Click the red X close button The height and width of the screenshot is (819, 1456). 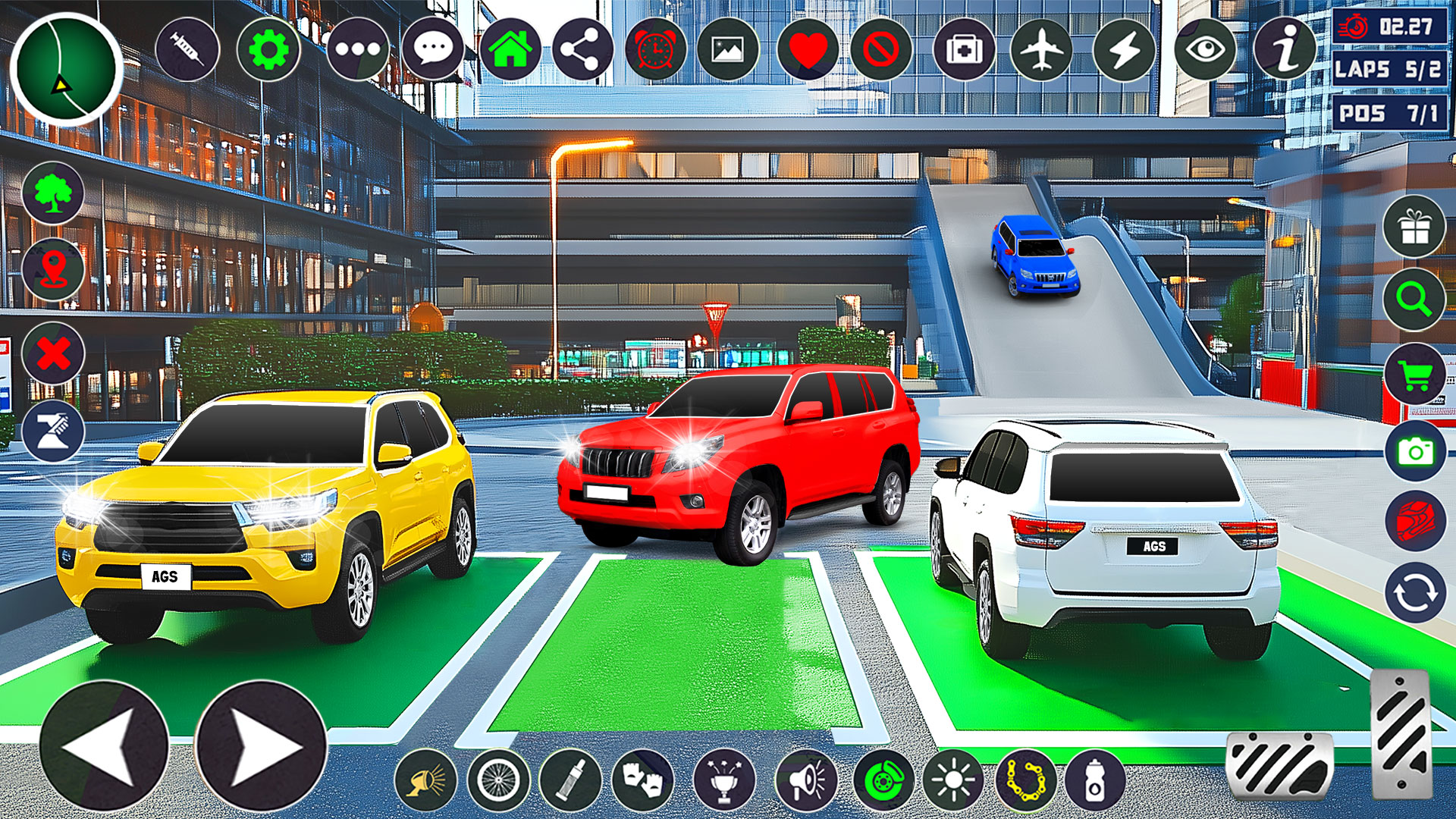tap(53, 353)
